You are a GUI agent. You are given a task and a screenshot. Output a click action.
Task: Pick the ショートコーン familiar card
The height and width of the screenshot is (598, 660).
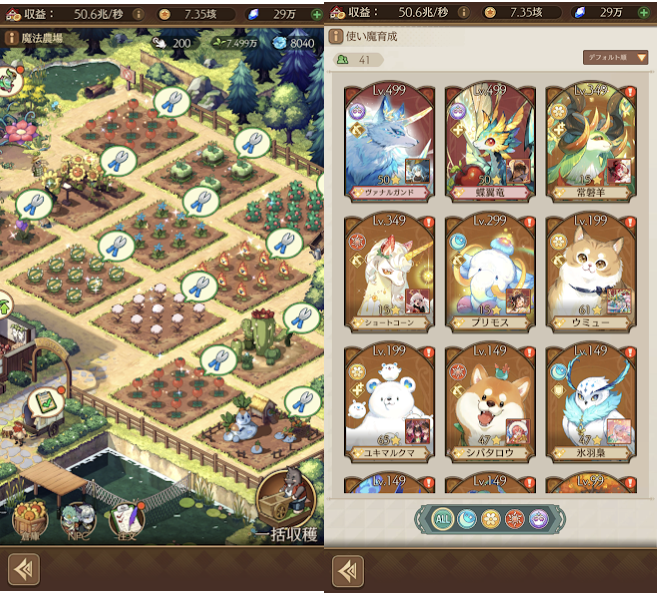point(388,272)
